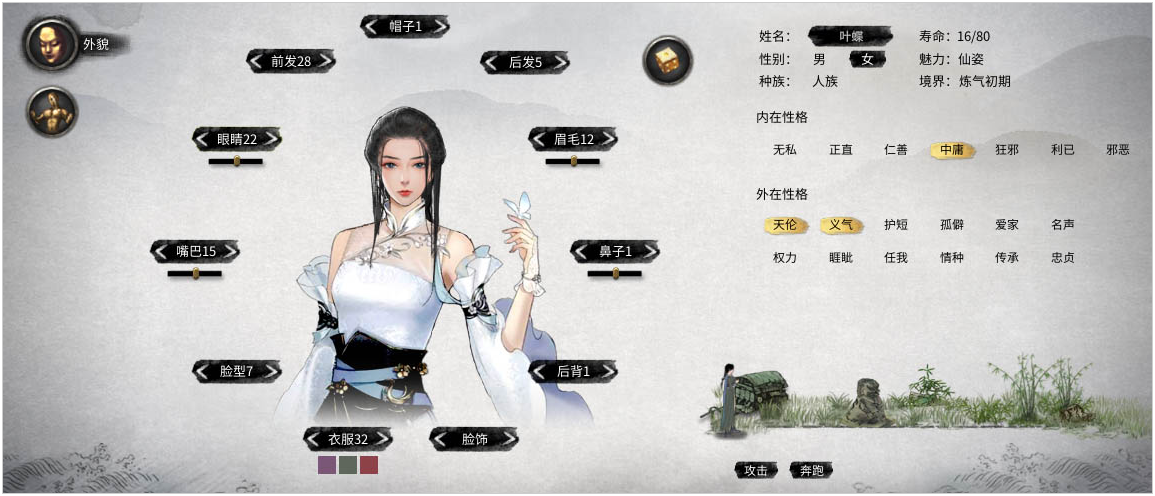
Task: Click the left arrow of 前发28
Action: point(256,61)
